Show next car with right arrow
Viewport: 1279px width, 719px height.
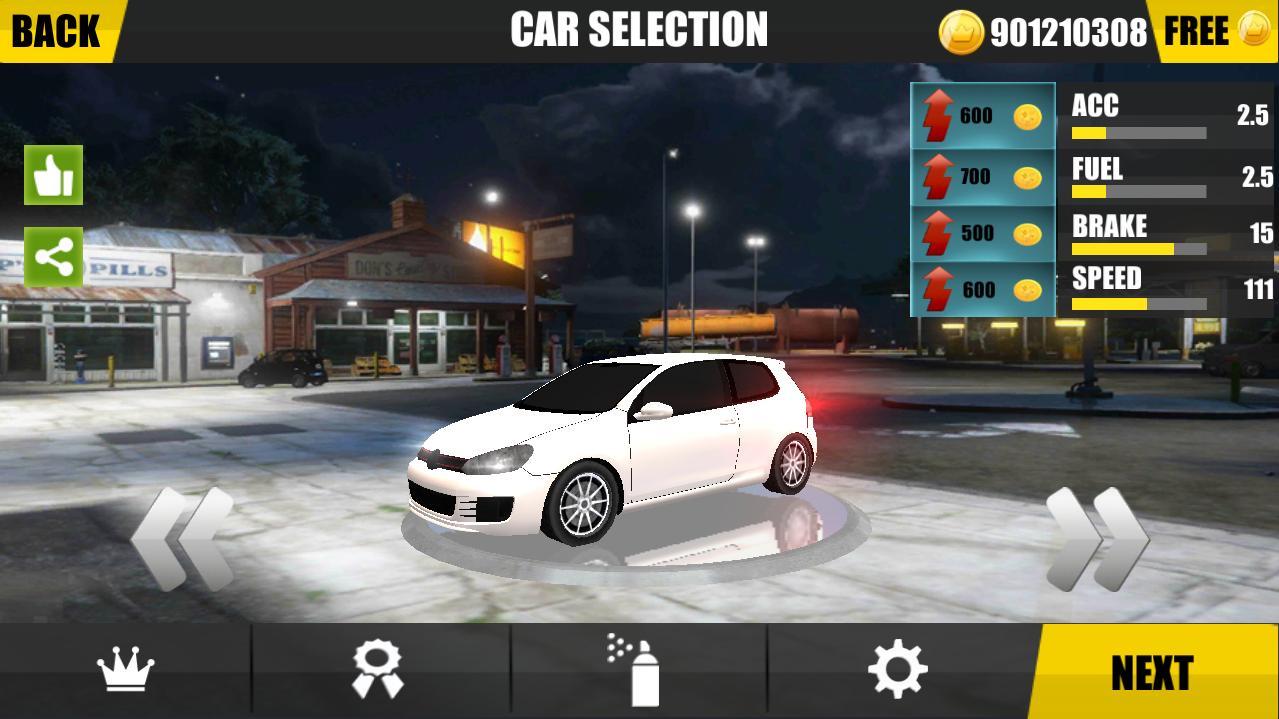pyautogui.click(x=1097, y=538)
